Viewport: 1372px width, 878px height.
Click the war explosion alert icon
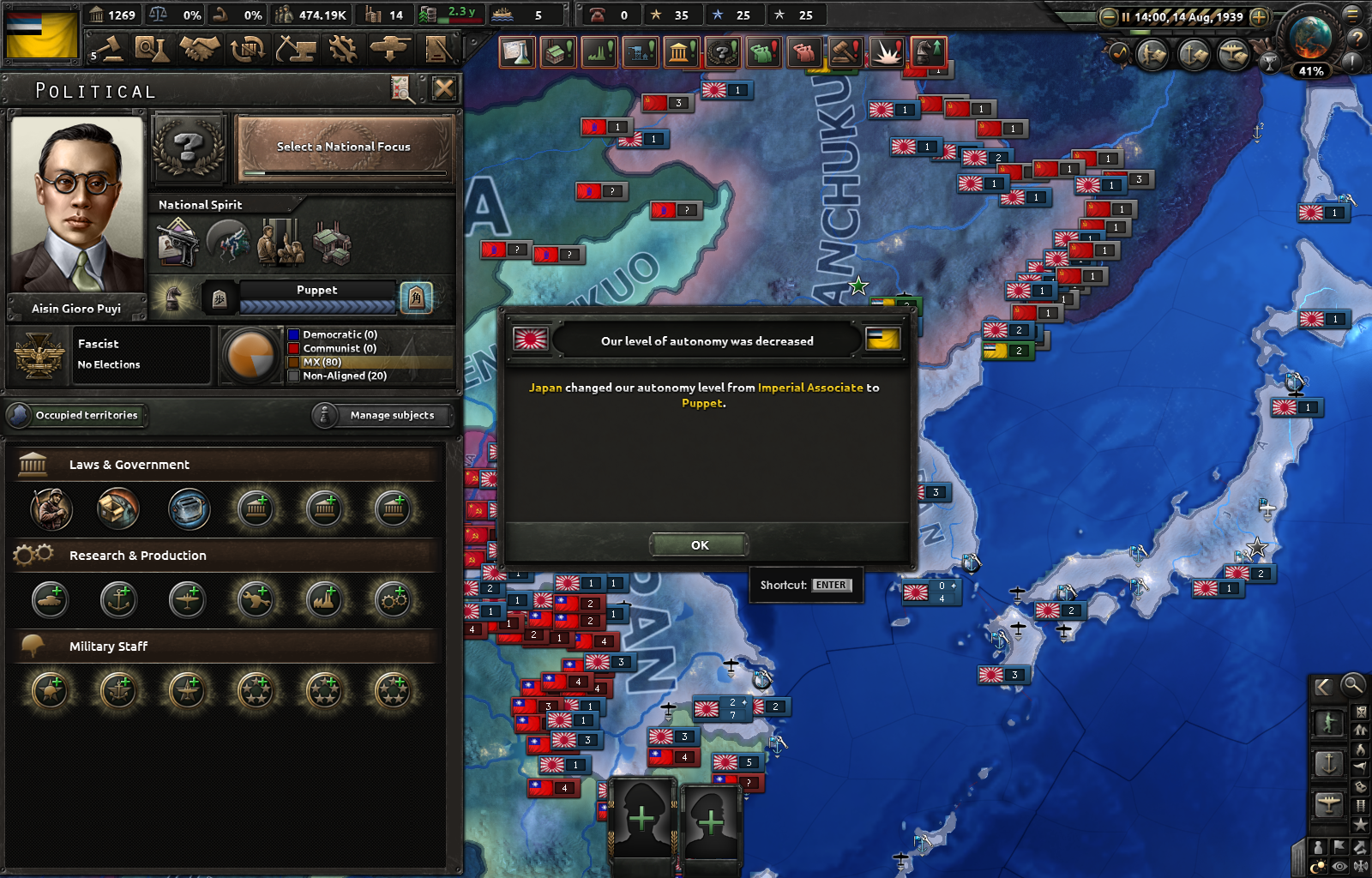[887, 53]
